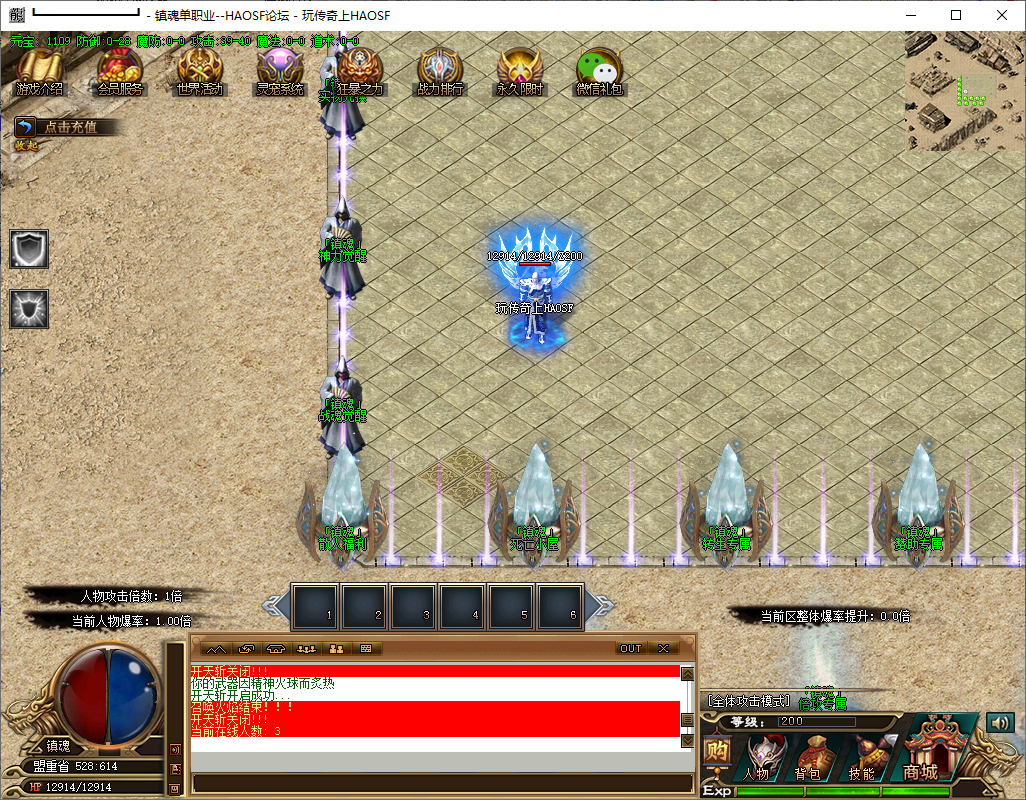Image resolution: width=1026 pixels, height=800 pixels.
Task: Open the 世界活动 world events icon
Action: (200, 70)
